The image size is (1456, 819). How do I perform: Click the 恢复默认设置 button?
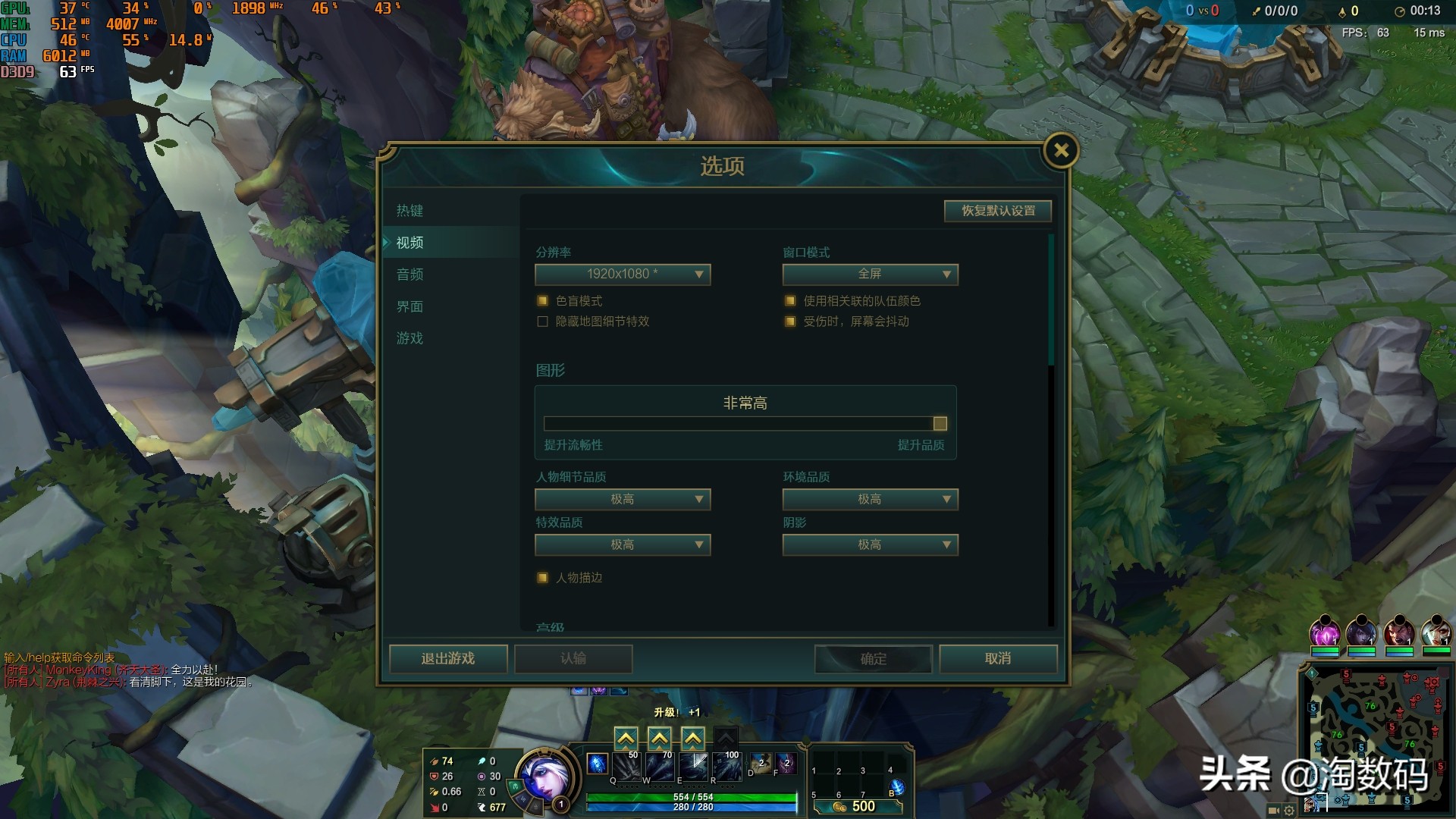pyautogui.click(x=997, y=211)
